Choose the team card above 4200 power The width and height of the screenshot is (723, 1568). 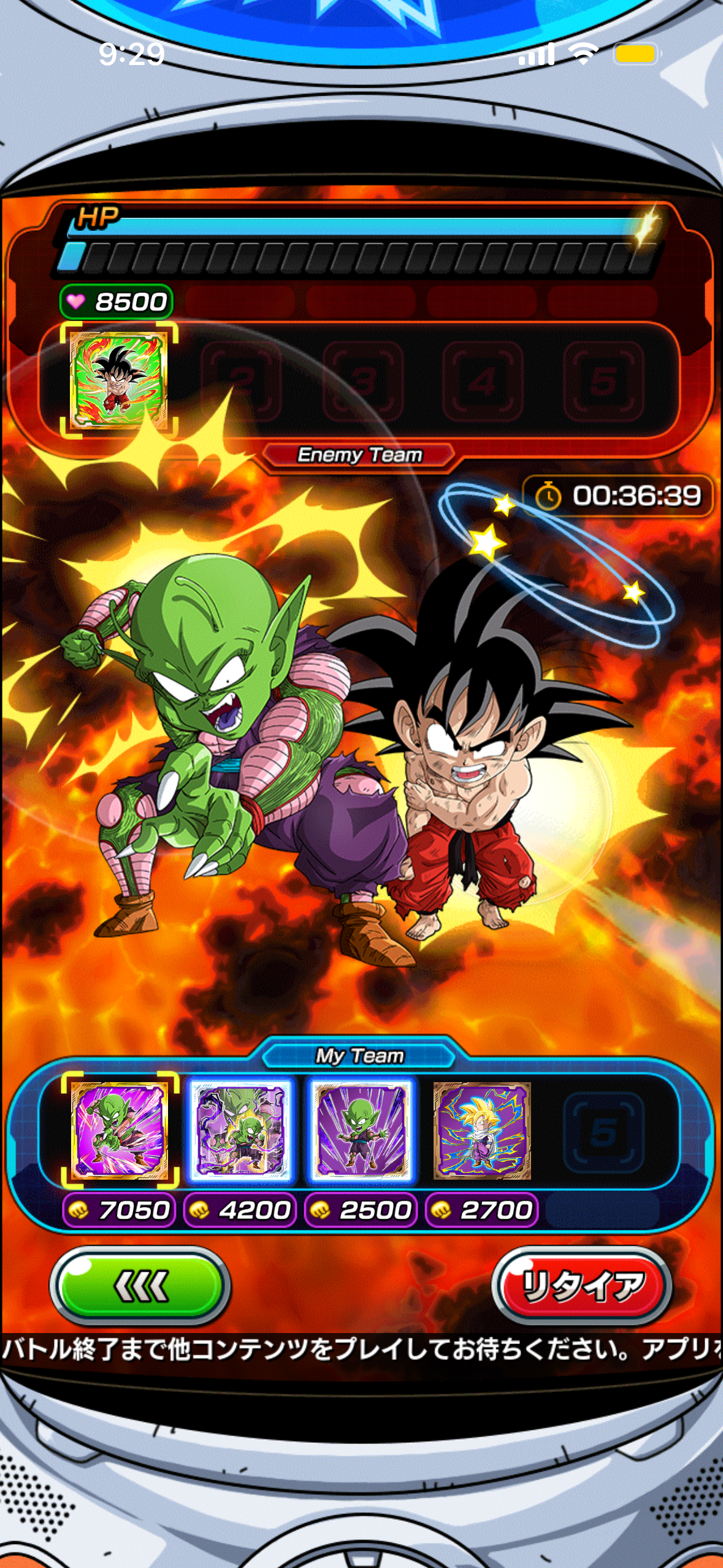click(x=240, y=1130)
